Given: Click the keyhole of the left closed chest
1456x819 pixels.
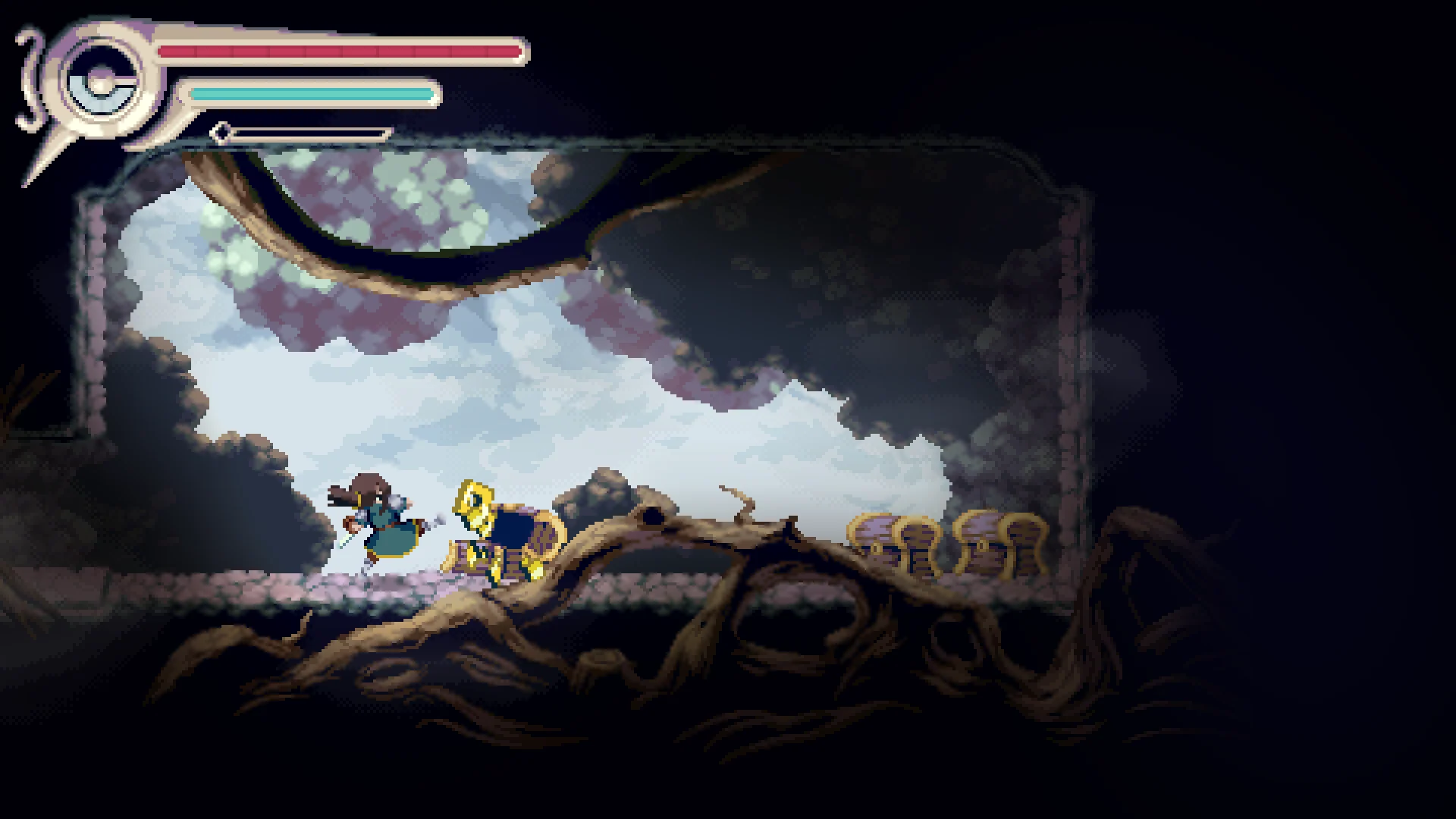Looking at the screenshot, I should point(876,548).
